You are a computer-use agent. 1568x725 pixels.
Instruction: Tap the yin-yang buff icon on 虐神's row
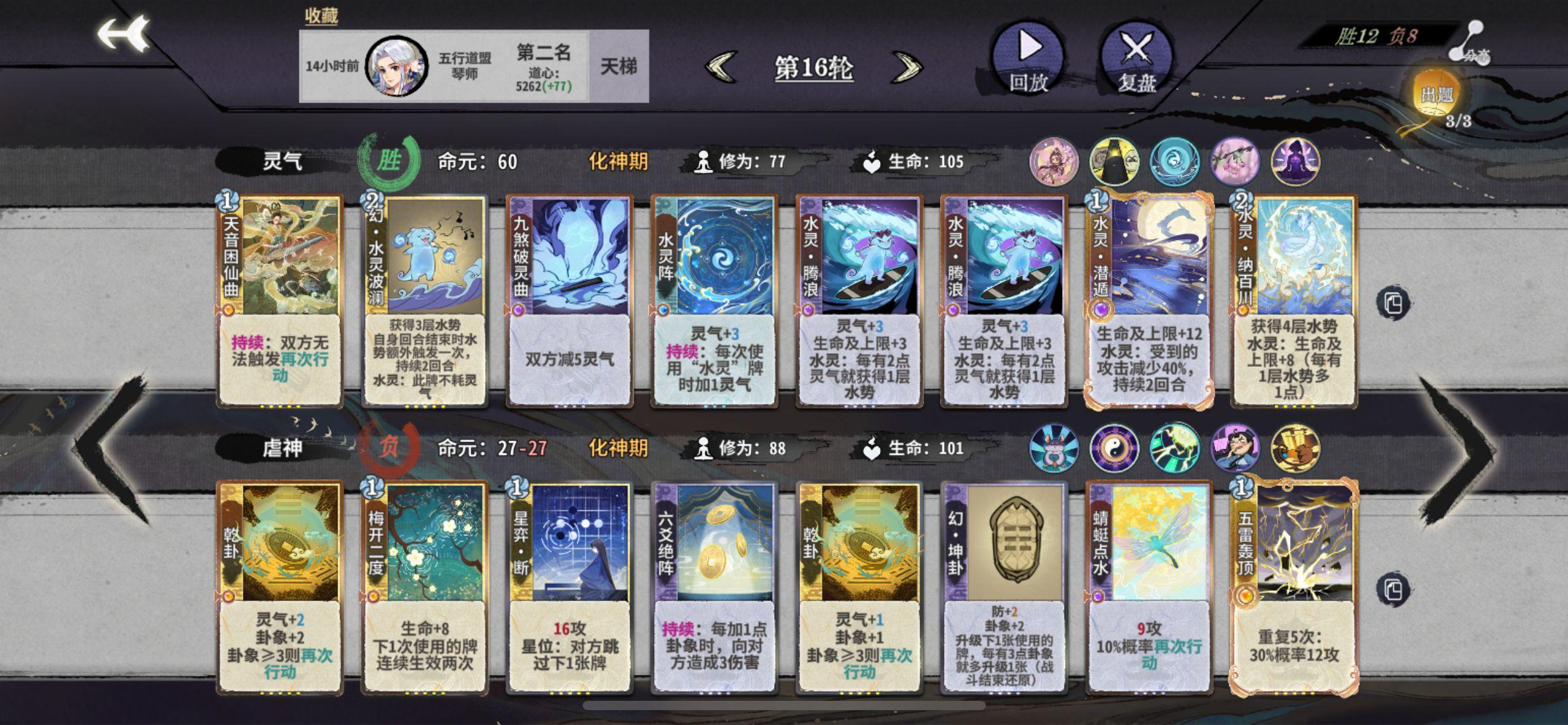point(1115,448)
